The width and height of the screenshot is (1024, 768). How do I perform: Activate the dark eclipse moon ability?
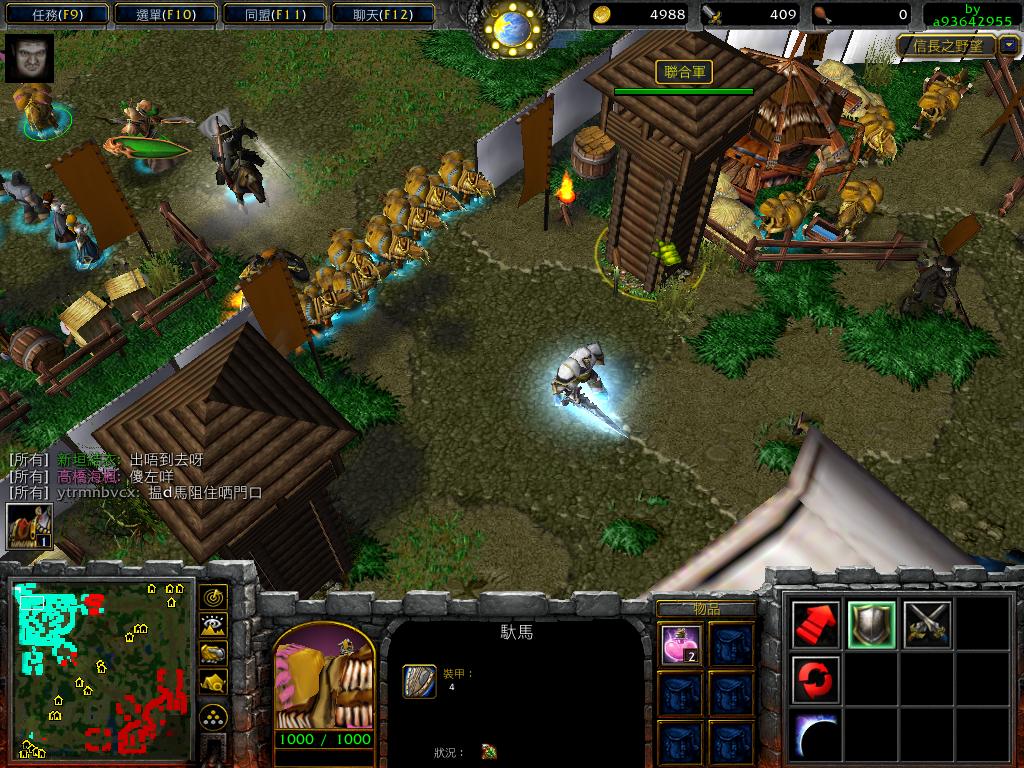[x=816, y=735]
